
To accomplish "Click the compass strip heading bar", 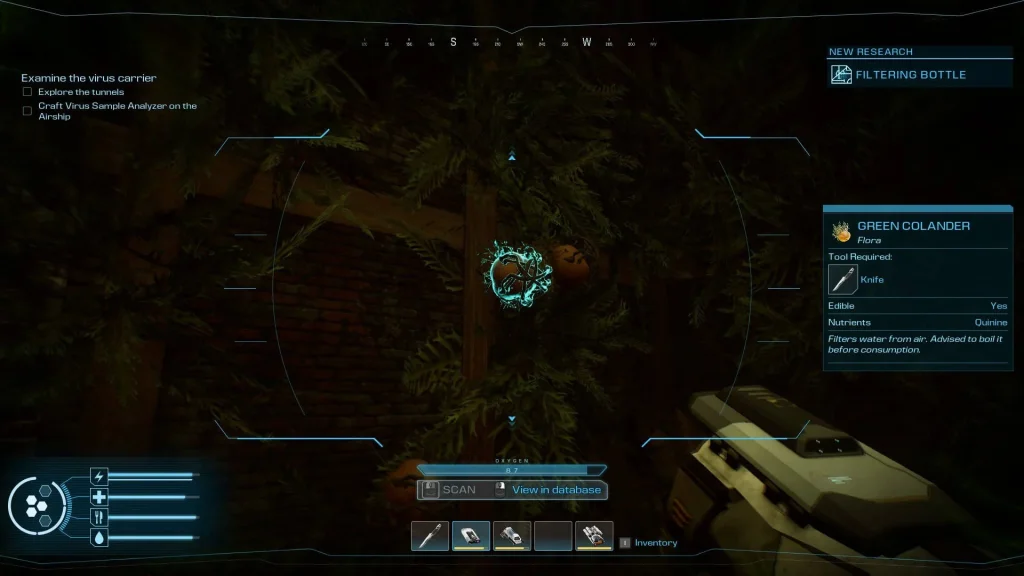I will click(x=510, y=43).
